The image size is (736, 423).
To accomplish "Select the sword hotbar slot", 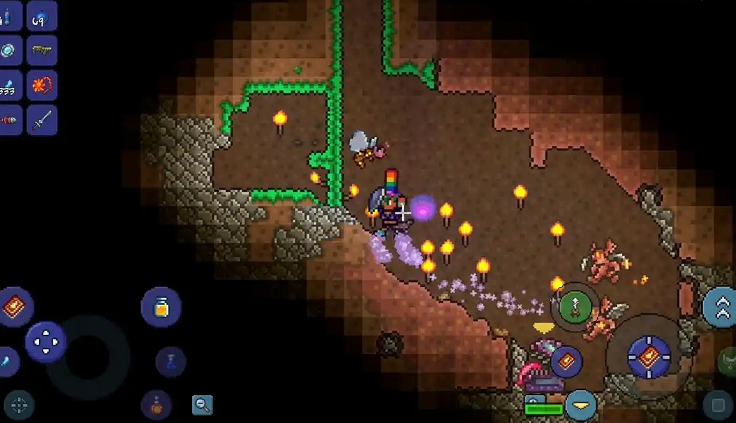I will point(42,120).
